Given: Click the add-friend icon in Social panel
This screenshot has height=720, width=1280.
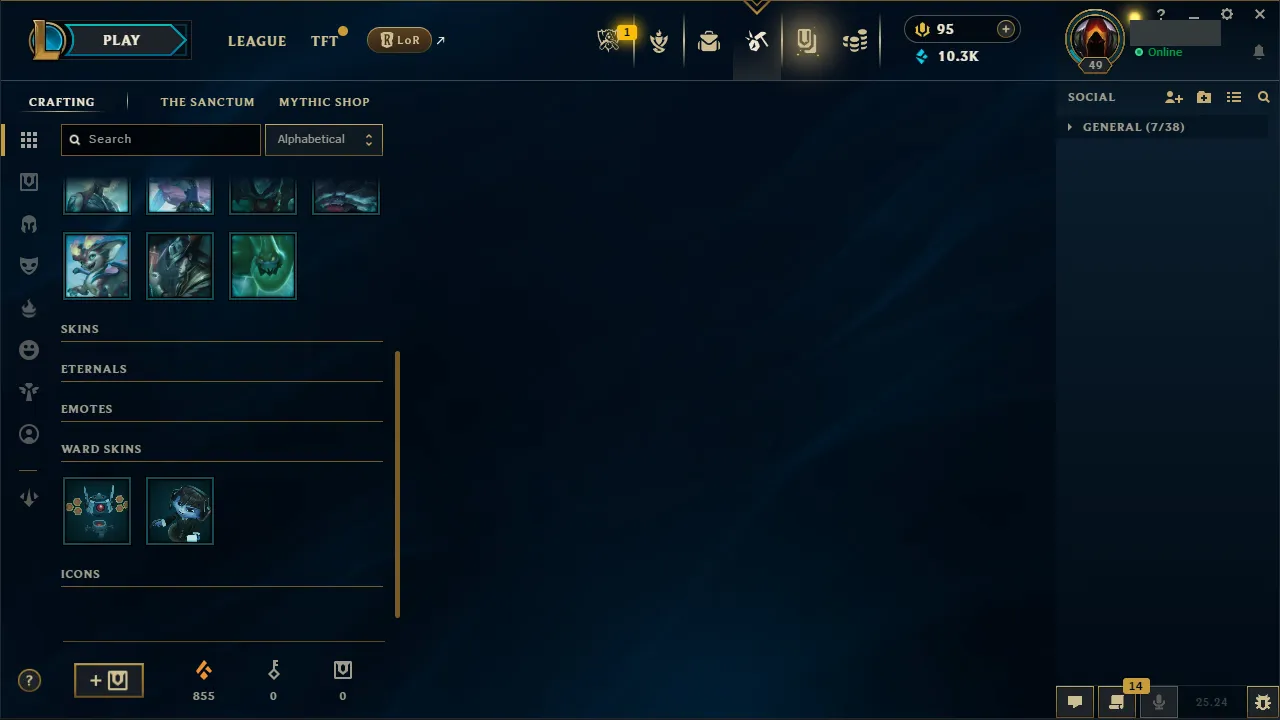Looking at the screenshot, I should click(1173, 97).
